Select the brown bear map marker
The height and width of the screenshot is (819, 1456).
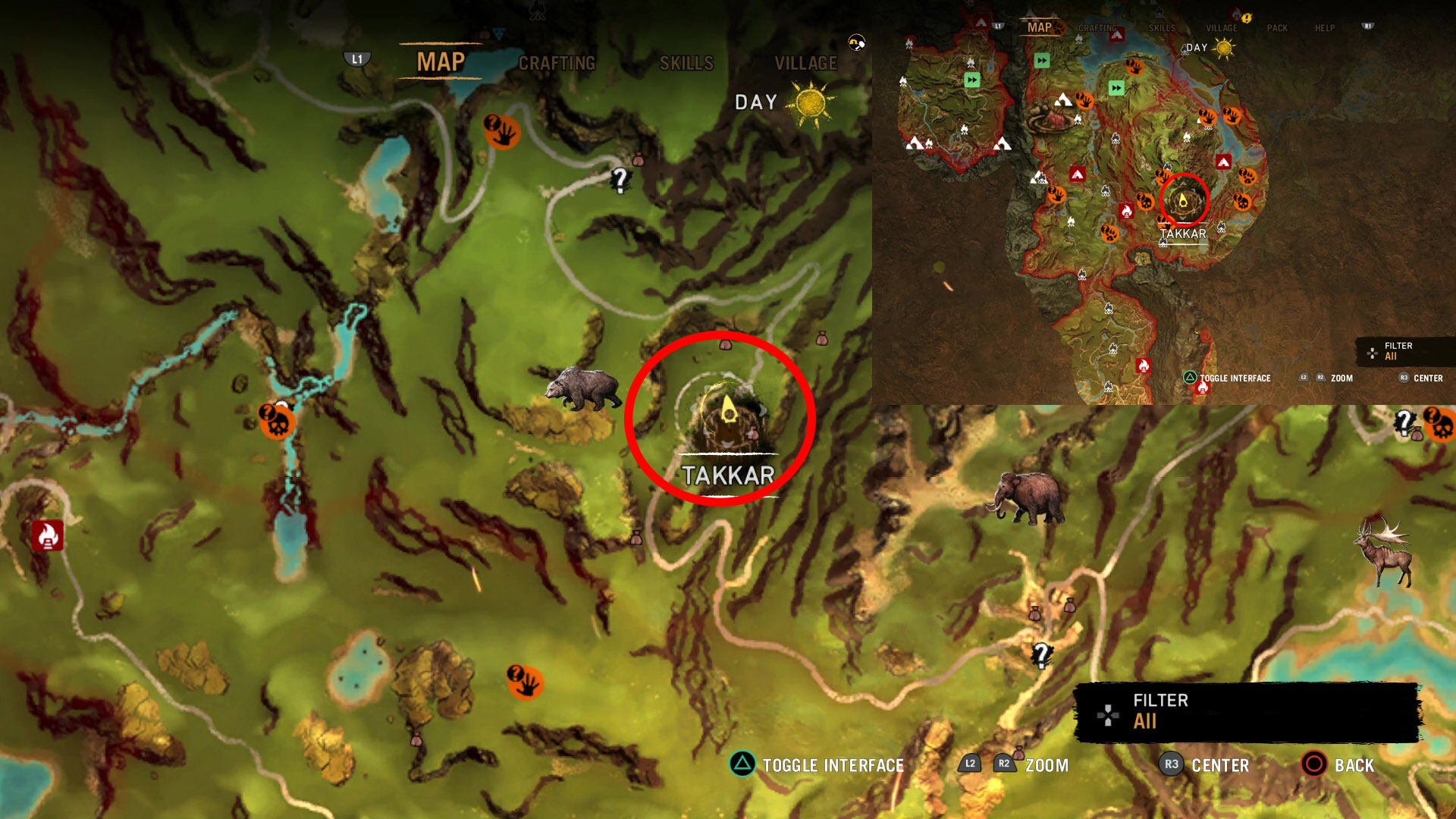[582, 389]
